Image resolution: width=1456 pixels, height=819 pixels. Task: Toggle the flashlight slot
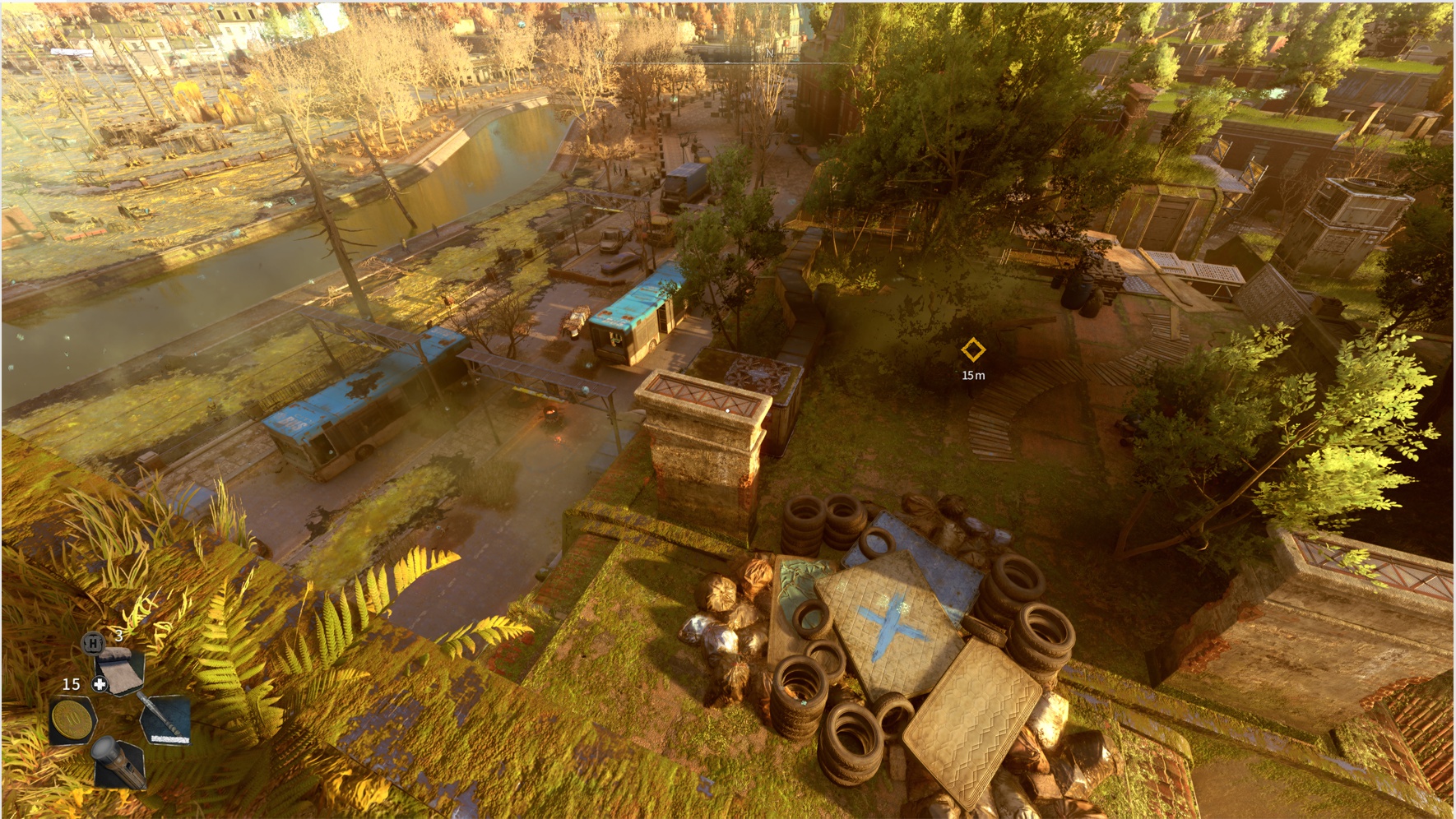119,762
